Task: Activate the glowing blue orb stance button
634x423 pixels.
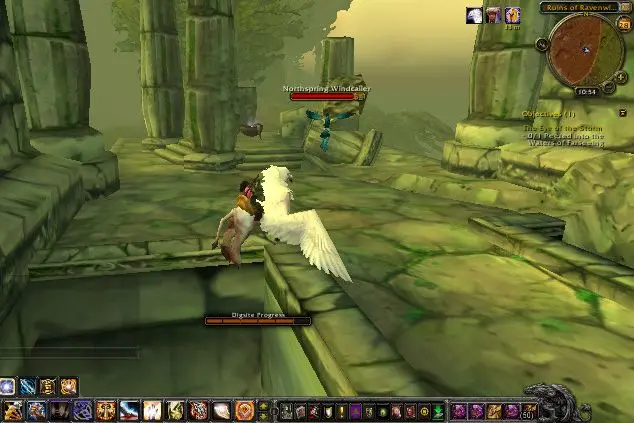Action: [x=8, y=385]
